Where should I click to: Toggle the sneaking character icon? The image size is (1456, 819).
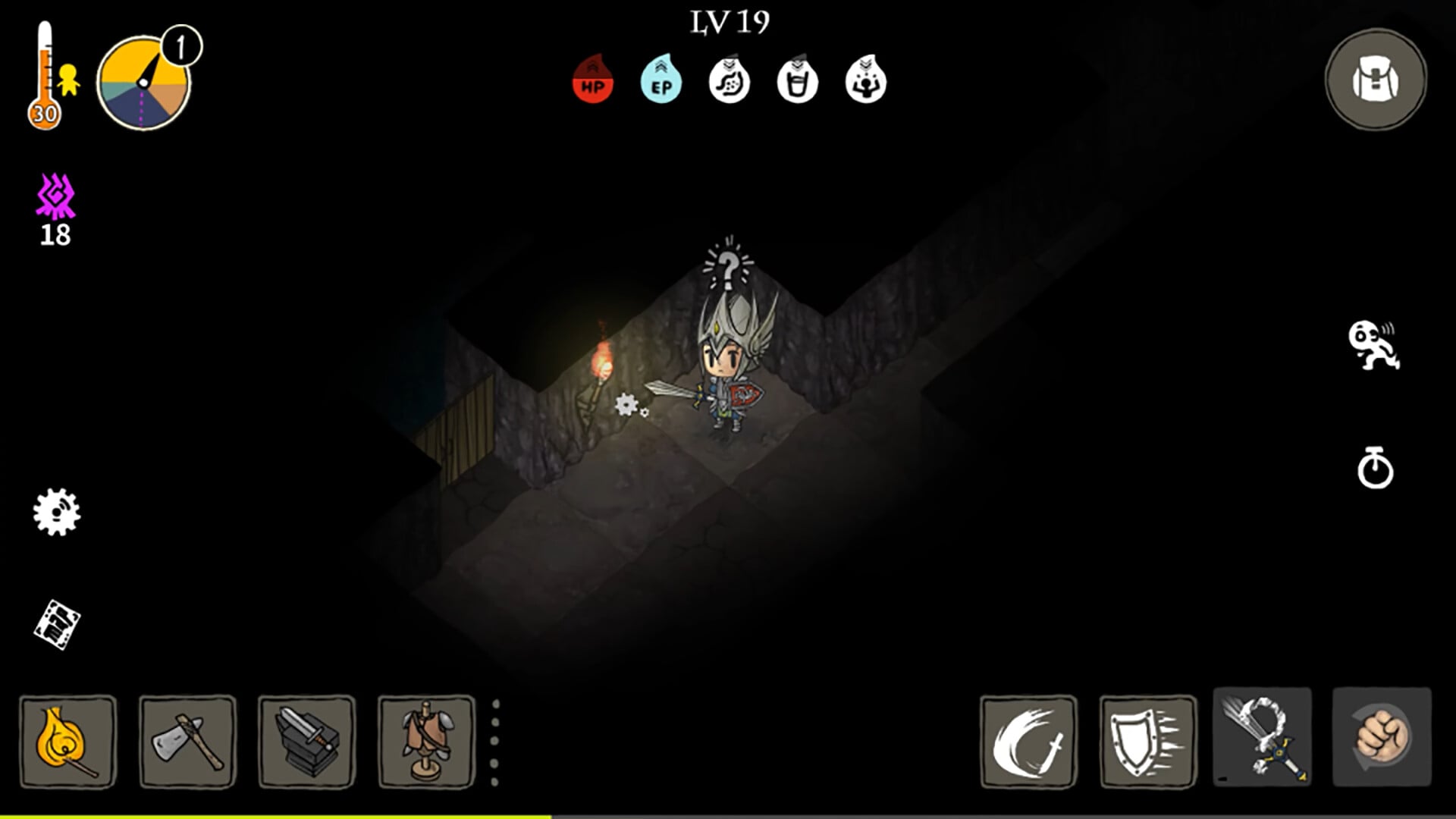(1373, 346)
